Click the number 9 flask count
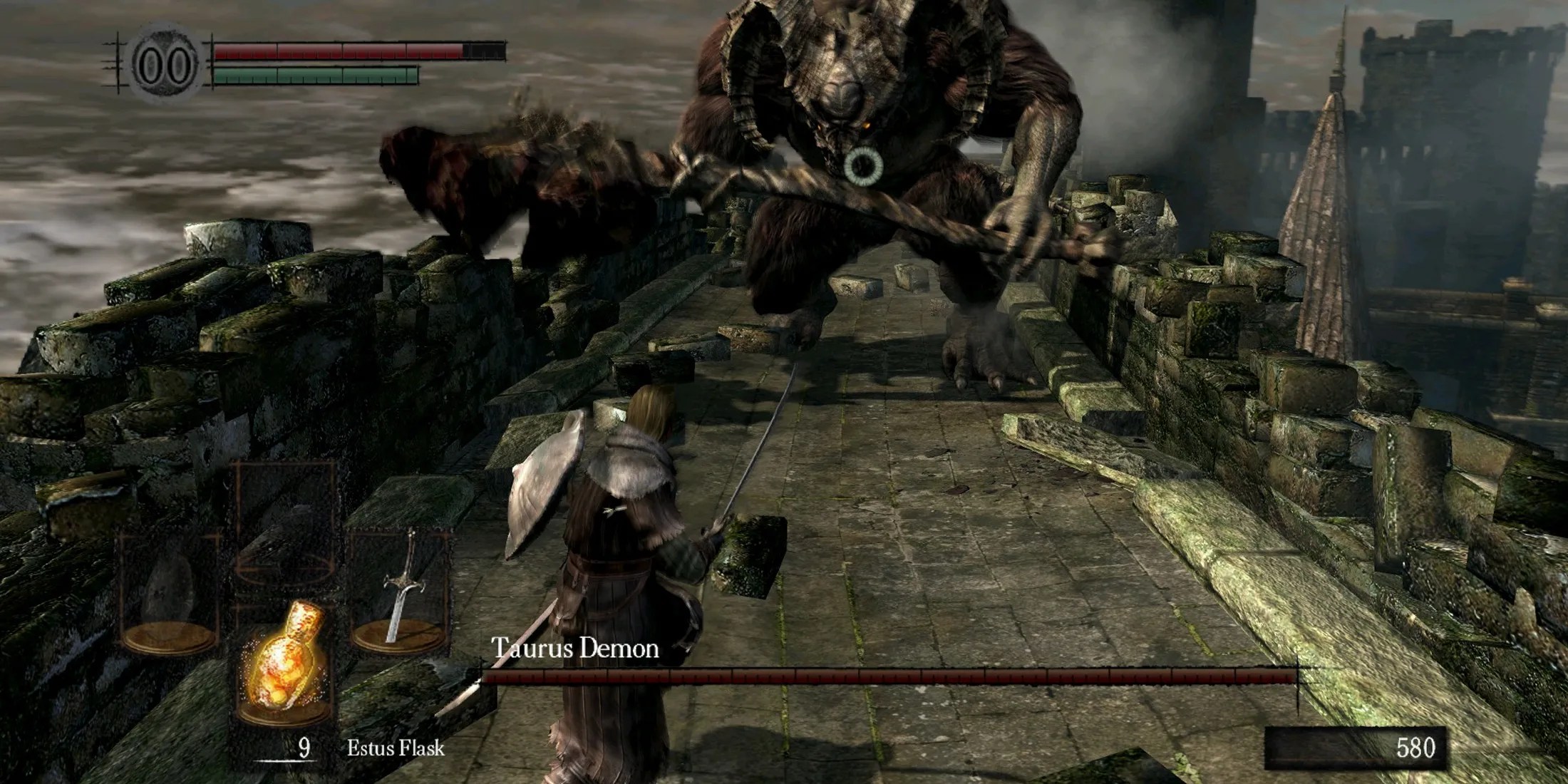Screen dimensions: 1568x784 (305, 747)
